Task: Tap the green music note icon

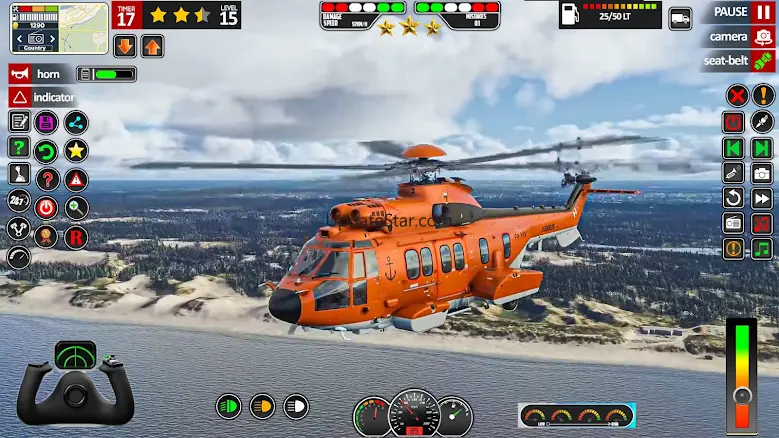Action: (x=762, y=248)
